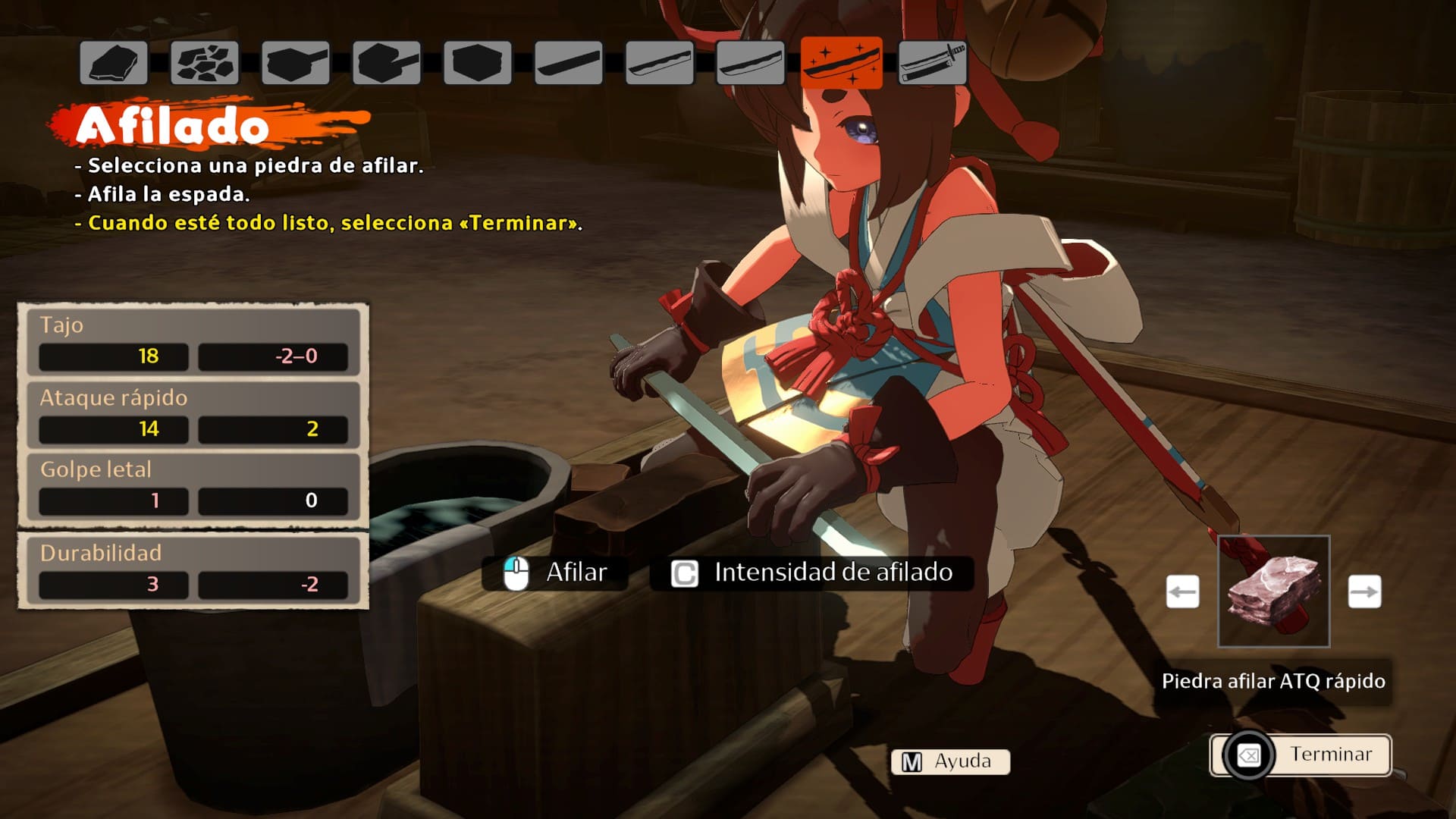Choose the crushed ore pieces step icon
Screen dimensions: 1456x819
205,63
